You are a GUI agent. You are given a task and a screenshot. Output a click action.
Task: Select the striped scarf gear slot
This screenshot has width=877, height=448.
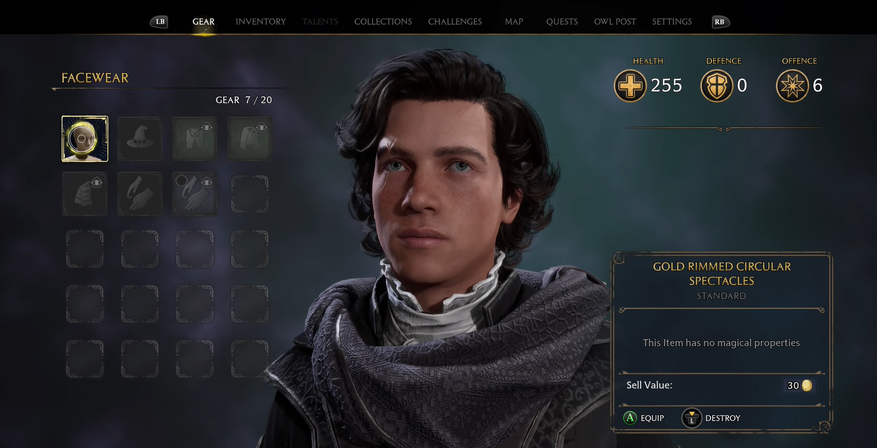coord(85,194)
